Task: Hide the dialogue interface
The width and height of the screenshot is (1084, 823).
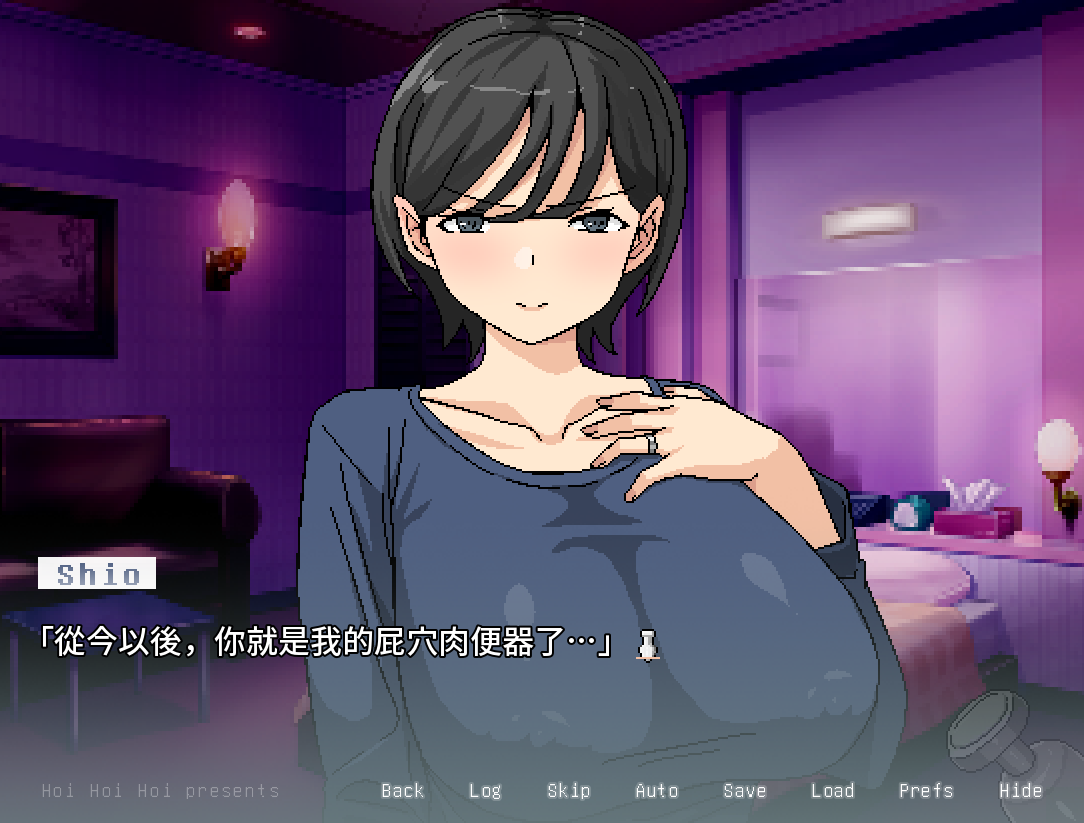Action: pos(1020,791)
